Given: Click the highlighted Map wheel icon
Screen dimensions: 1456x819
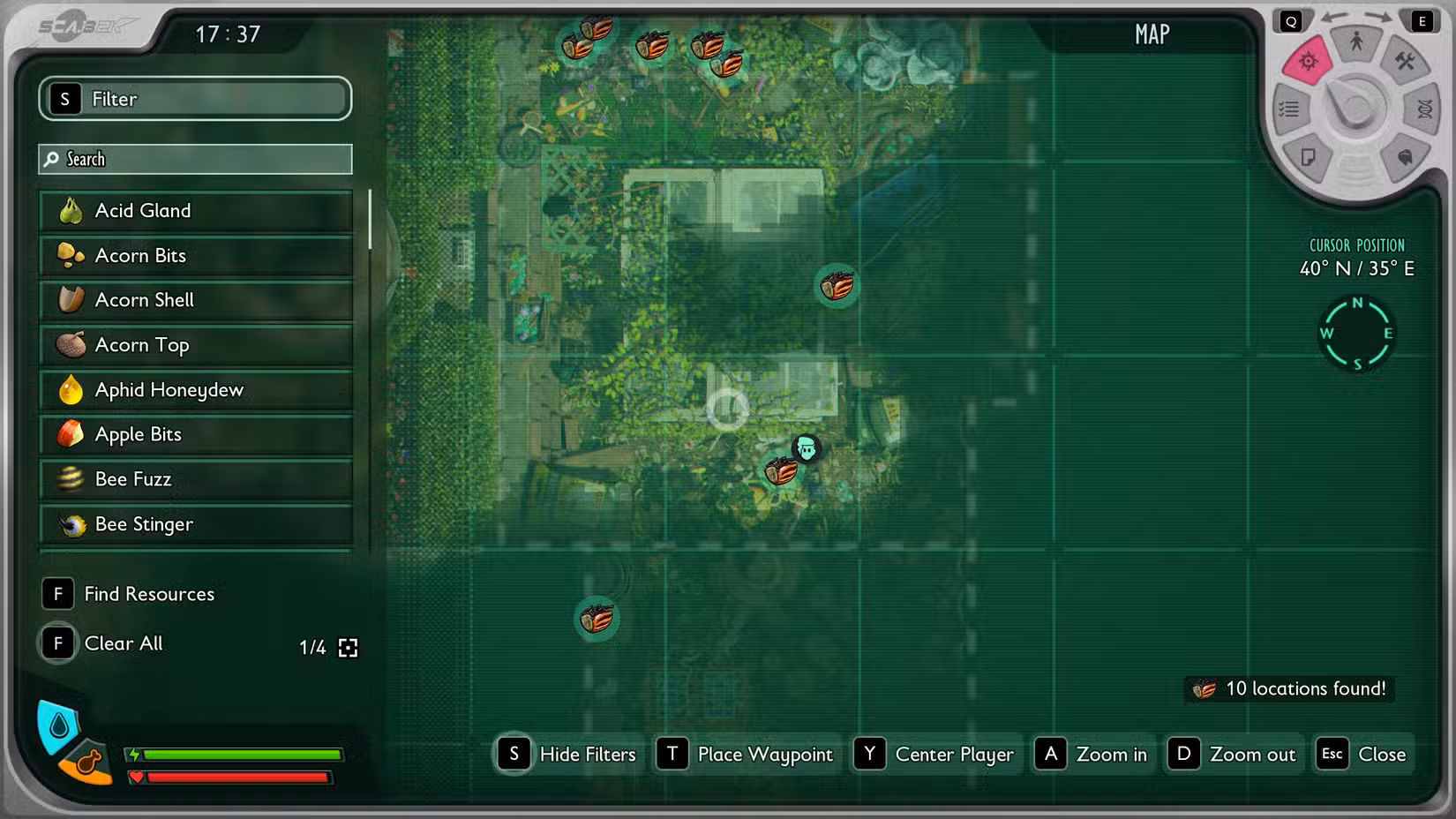Looking at the screenshot, I should coord(1309,61).
